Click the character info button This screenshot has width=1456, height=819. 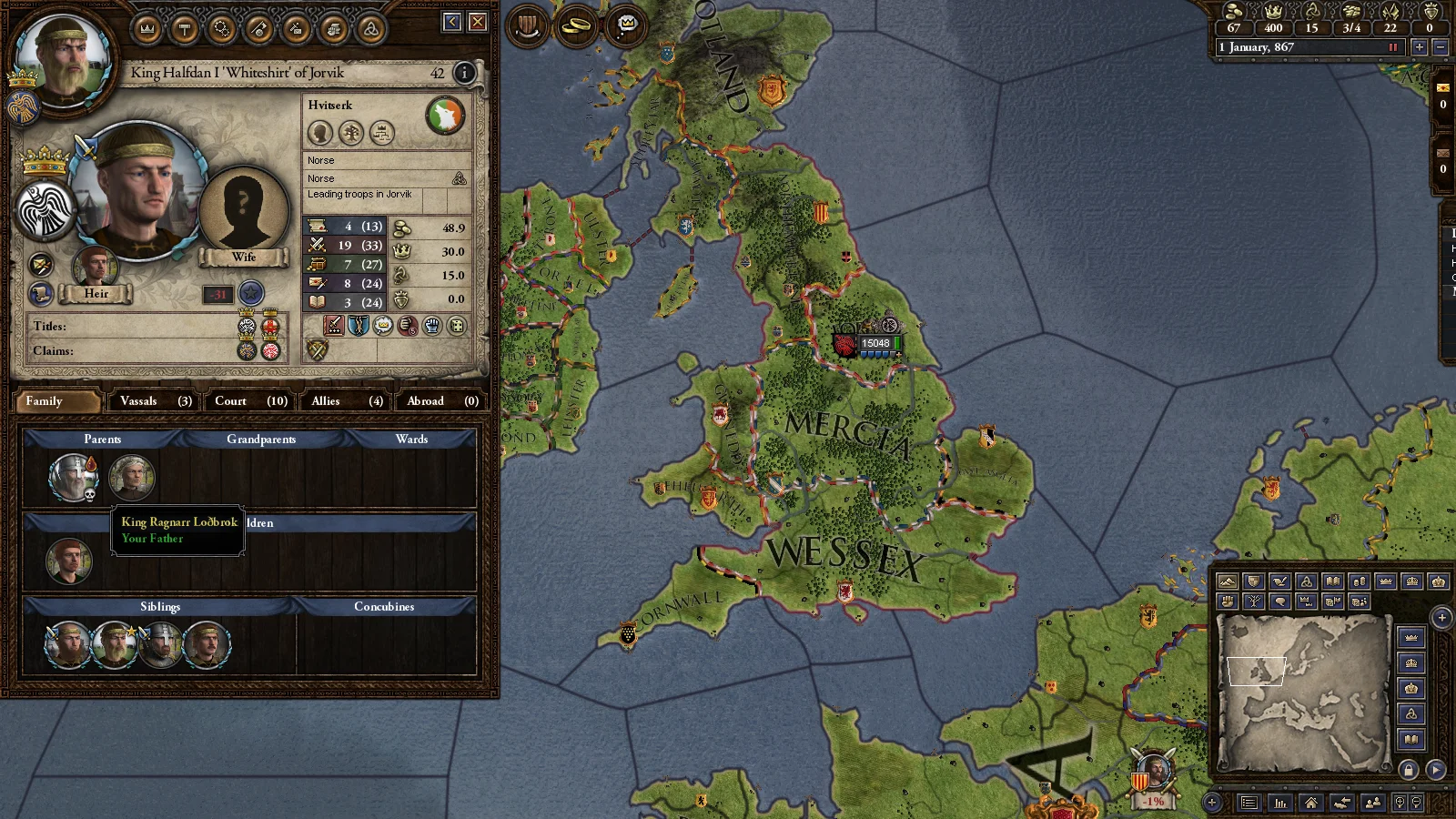pos(464,73)
